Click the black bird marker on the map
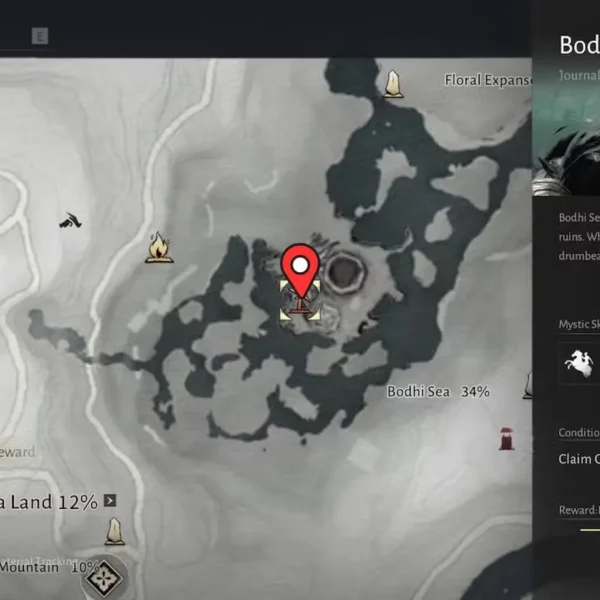The image size is (600, 600). (x=70, y=219)
